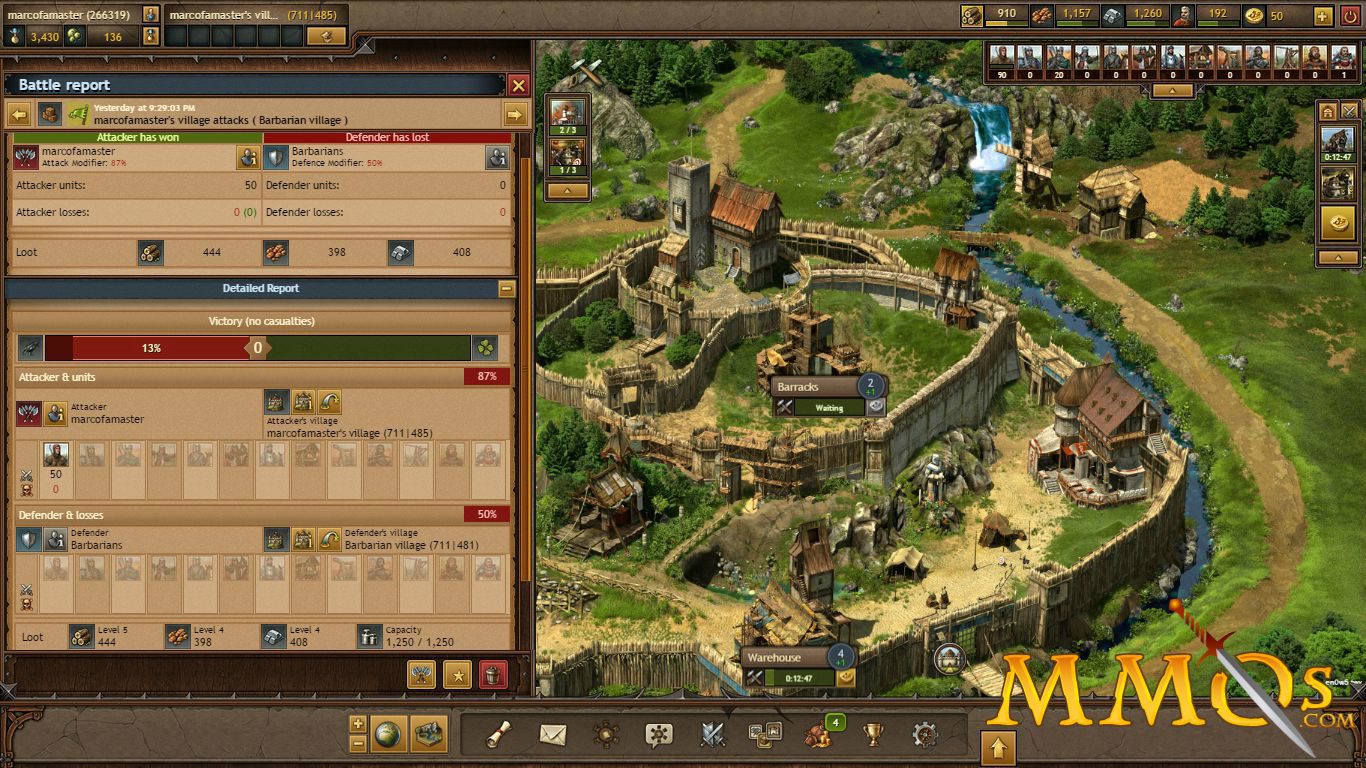Open the settings gear icon in bottom toolbar

point(925,735)
